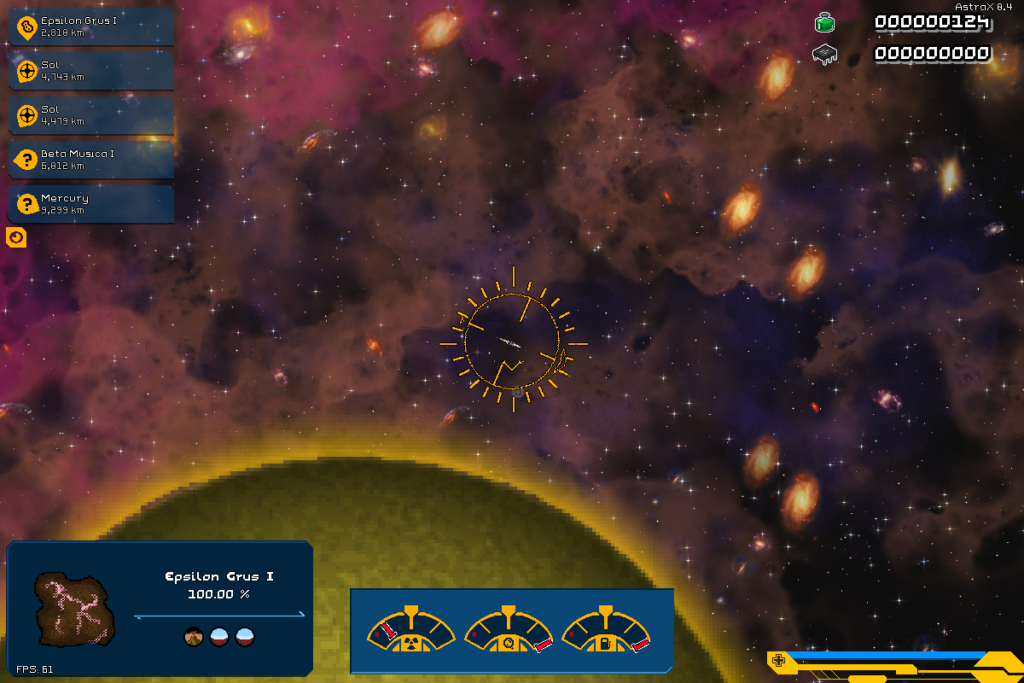
Task: Select the brown rock composition icon
Action: click(195, 637)
